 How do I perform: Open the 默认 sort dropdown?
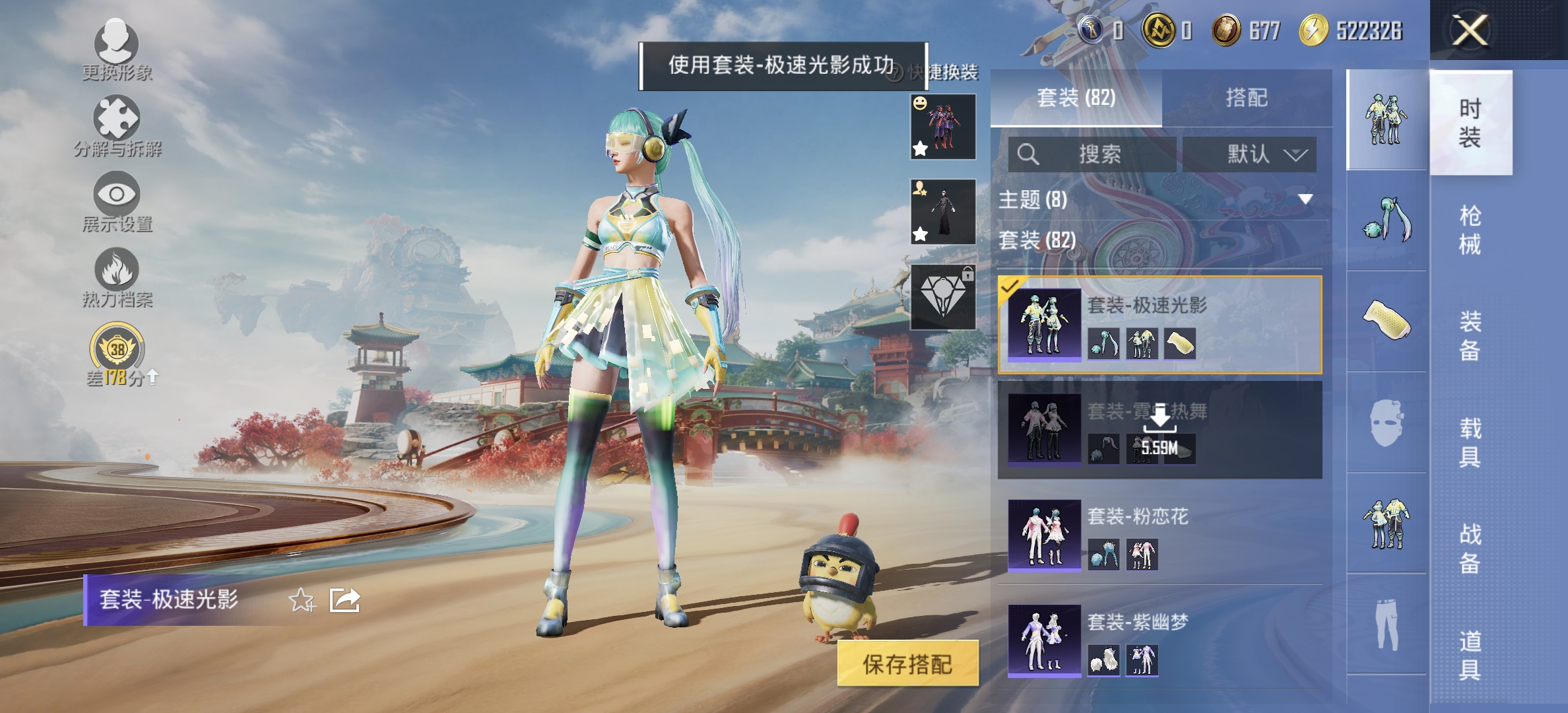[x=1251, y=153]
